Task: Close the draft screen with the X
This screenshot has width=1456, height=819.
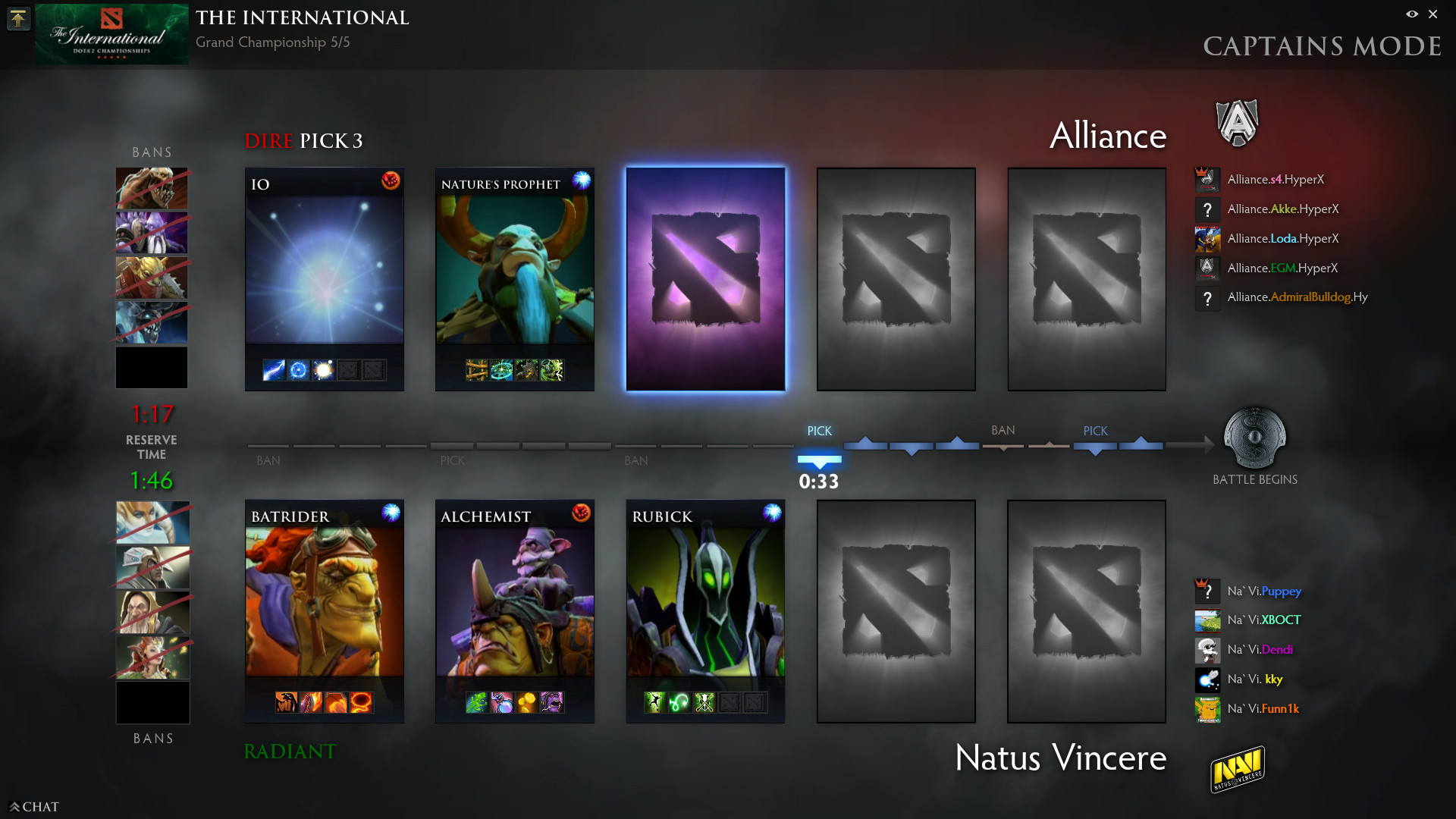Action: click(1432, 14)
